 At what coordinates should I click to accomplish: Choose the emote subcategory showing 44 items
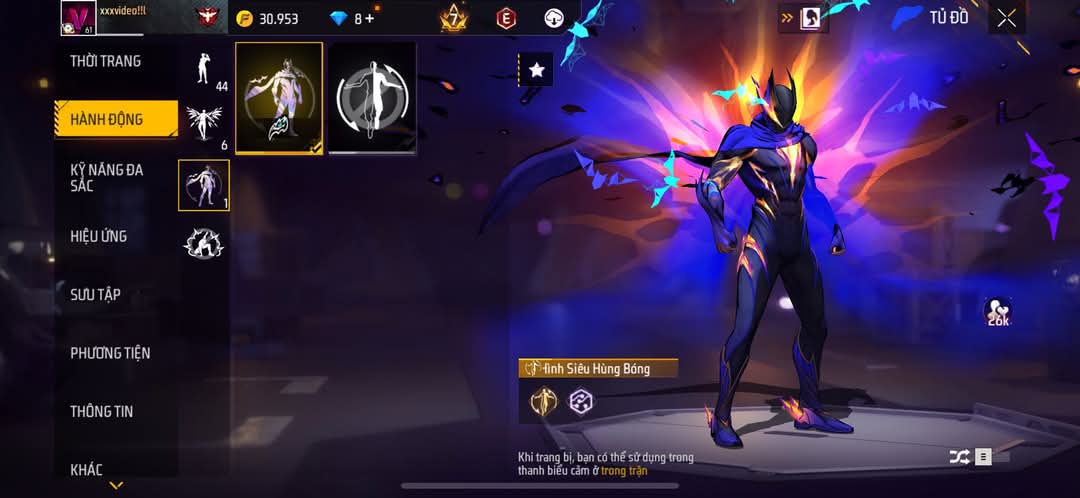coord(204,68)
